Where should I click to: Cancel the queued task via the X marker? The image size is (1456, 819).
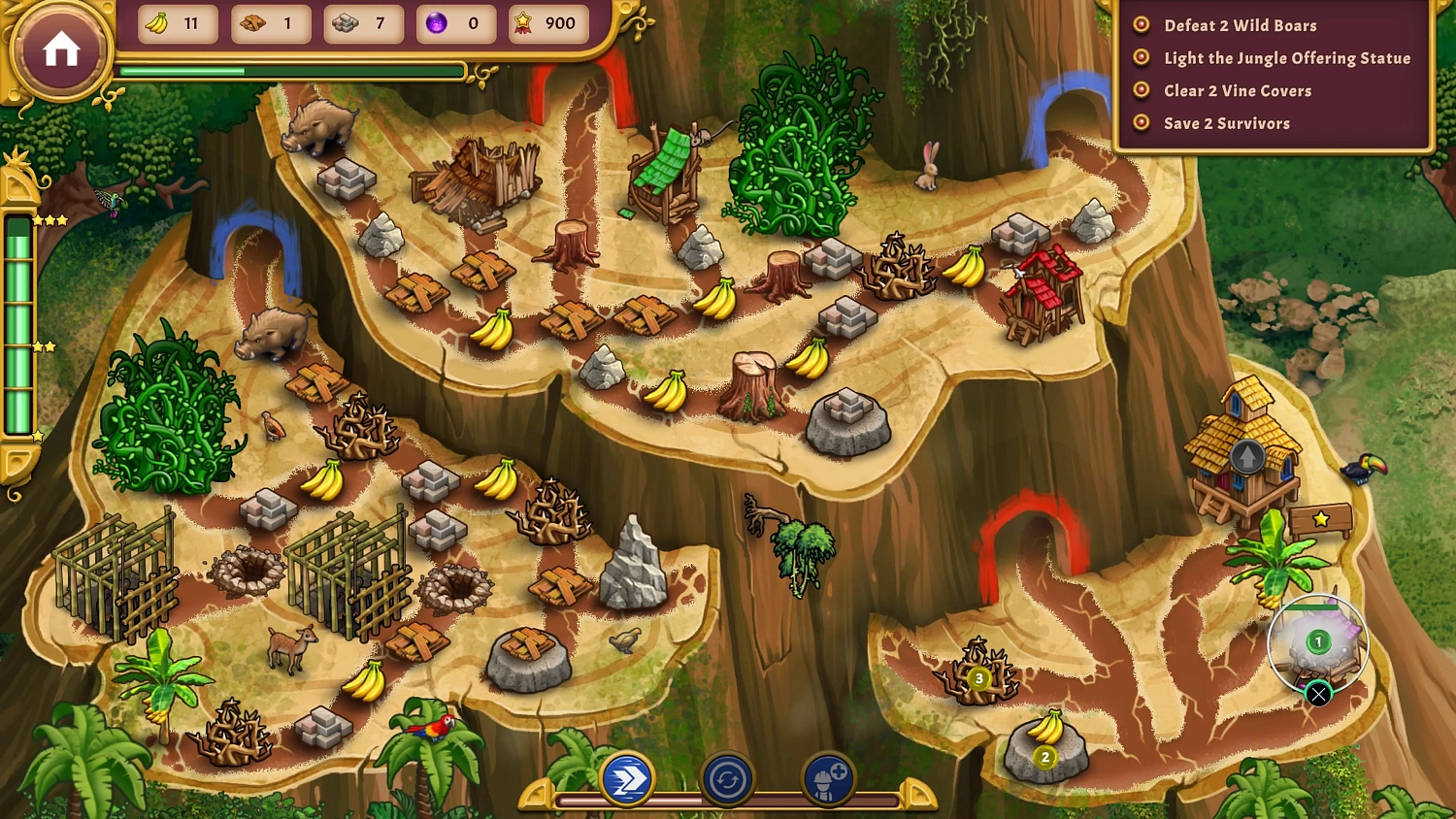click(1318, 695)
